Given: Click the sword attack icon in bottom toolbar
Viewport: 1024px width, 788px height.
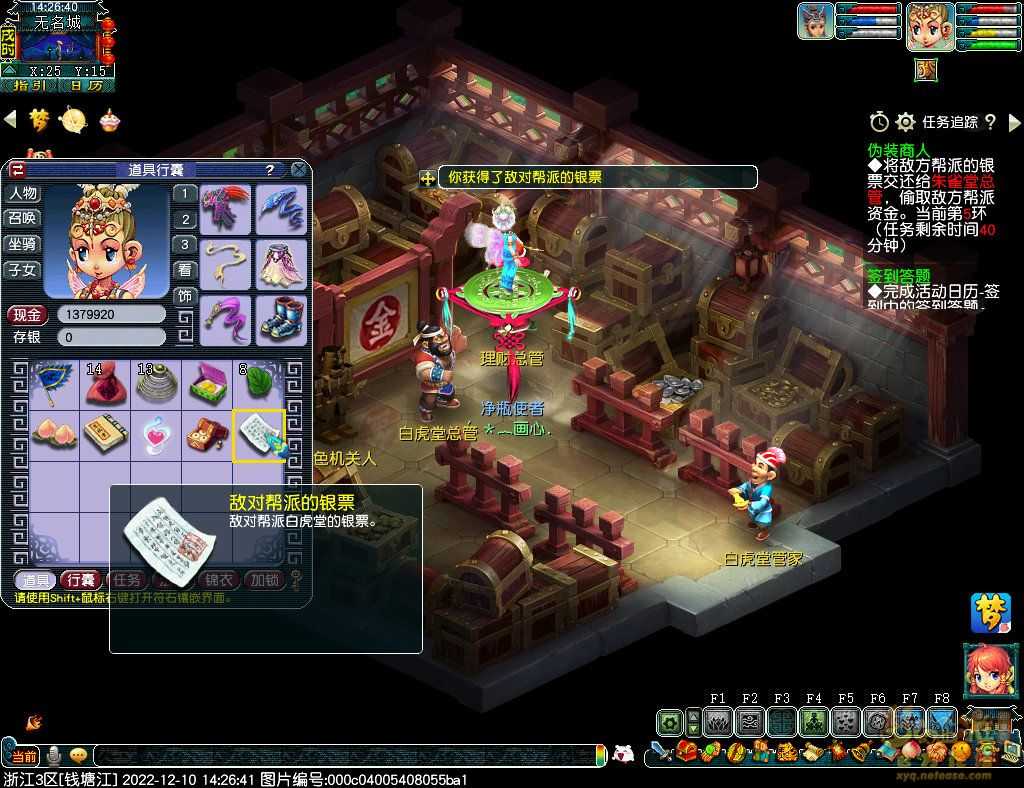Looking at the screenshot, I should [660, 752].
